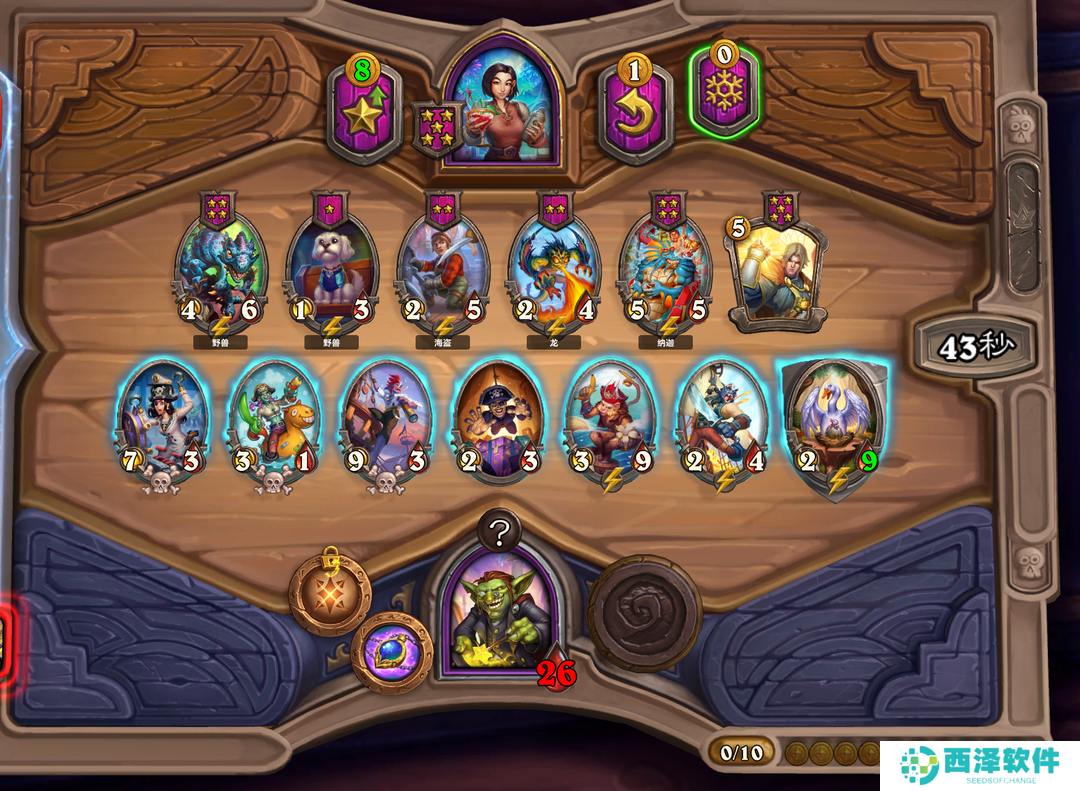This screenshot has width=1080, height=791.
Task: Click the bartender portrait at the top
Action: [503, 98]
